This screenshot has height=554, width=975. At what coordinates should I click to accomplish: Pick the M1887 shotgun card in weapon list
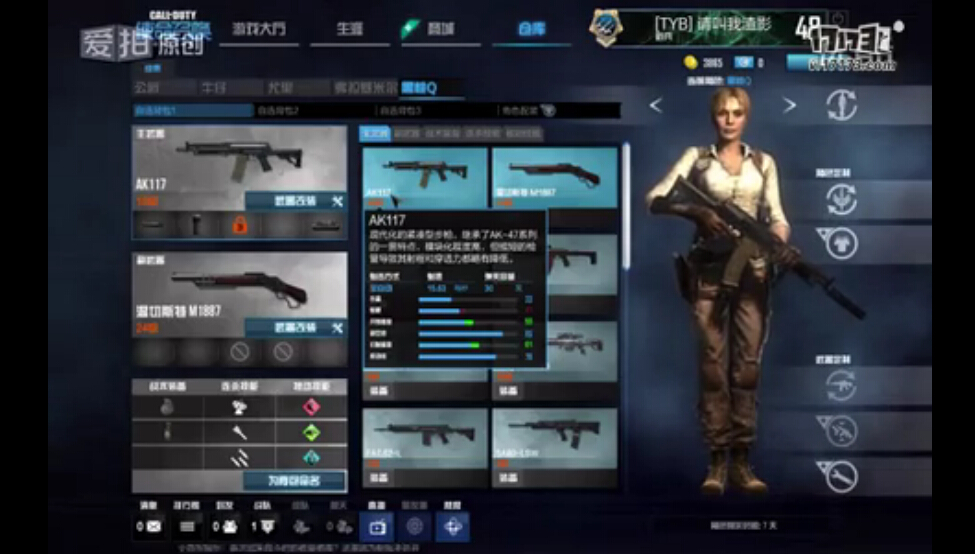(553, 175)
